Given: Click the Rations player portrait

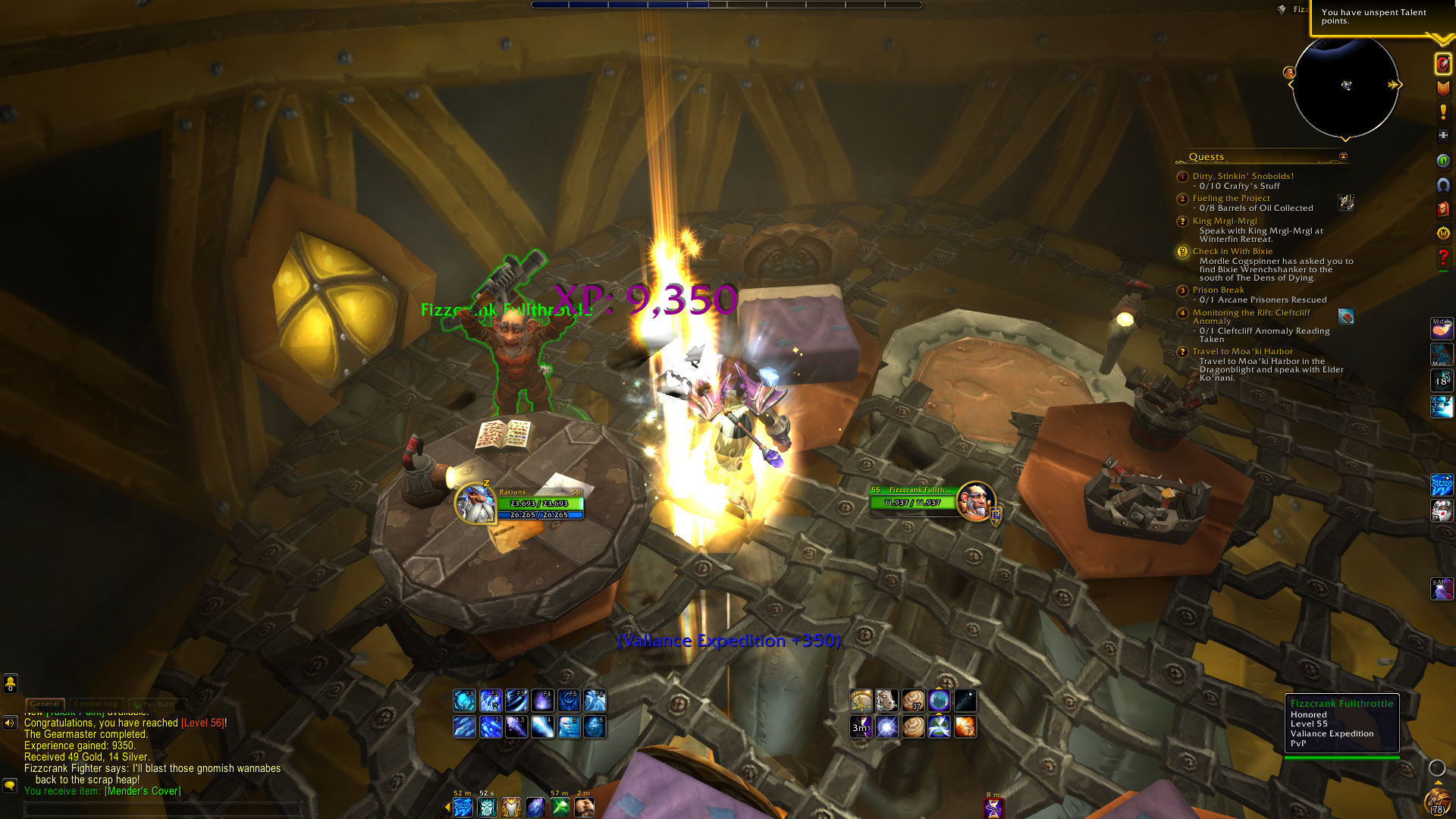Looking at the screenshot, I should tap(475, 504).
